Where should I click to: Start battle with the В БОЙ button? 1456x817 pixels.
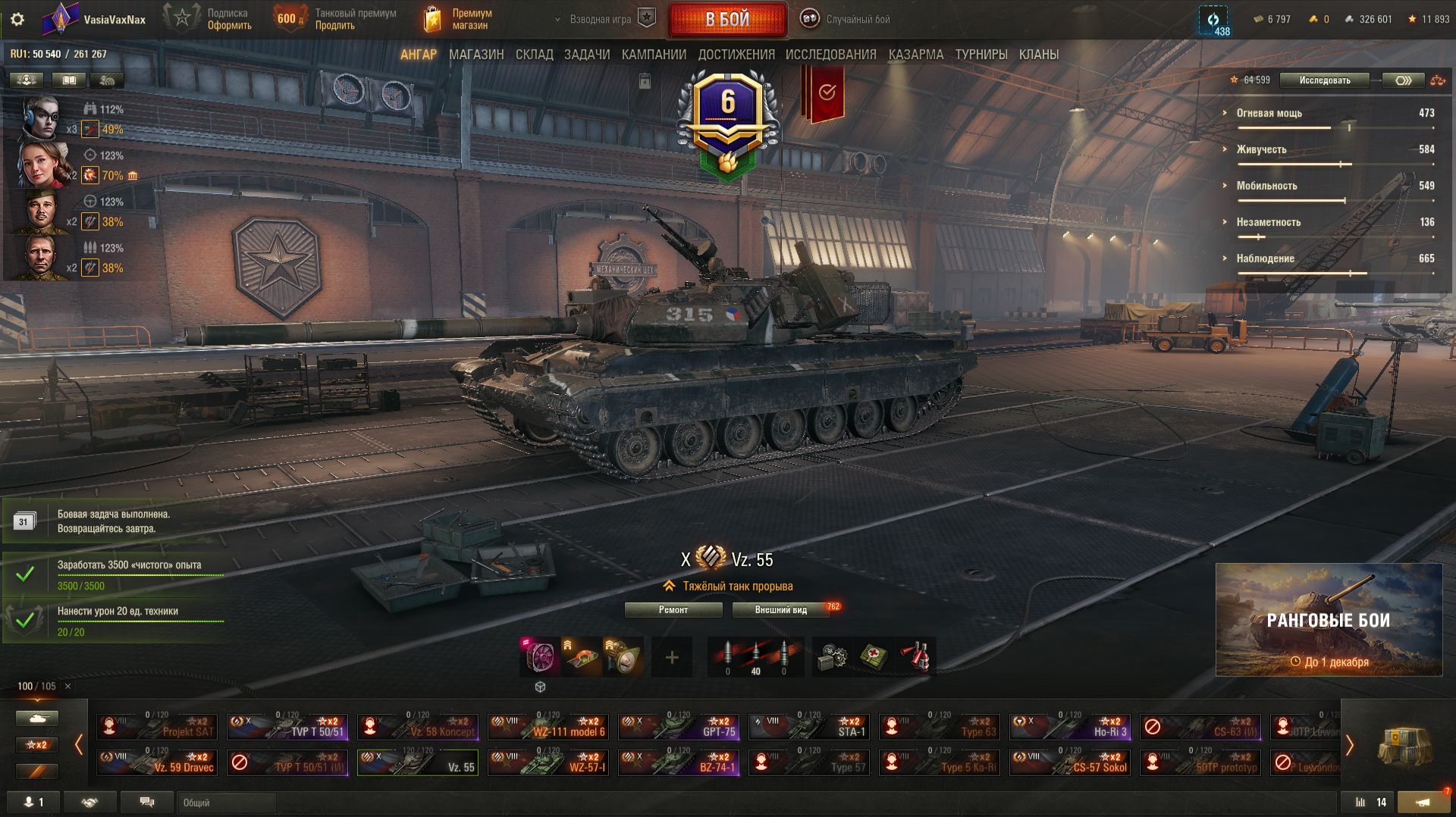click(727, 20)
